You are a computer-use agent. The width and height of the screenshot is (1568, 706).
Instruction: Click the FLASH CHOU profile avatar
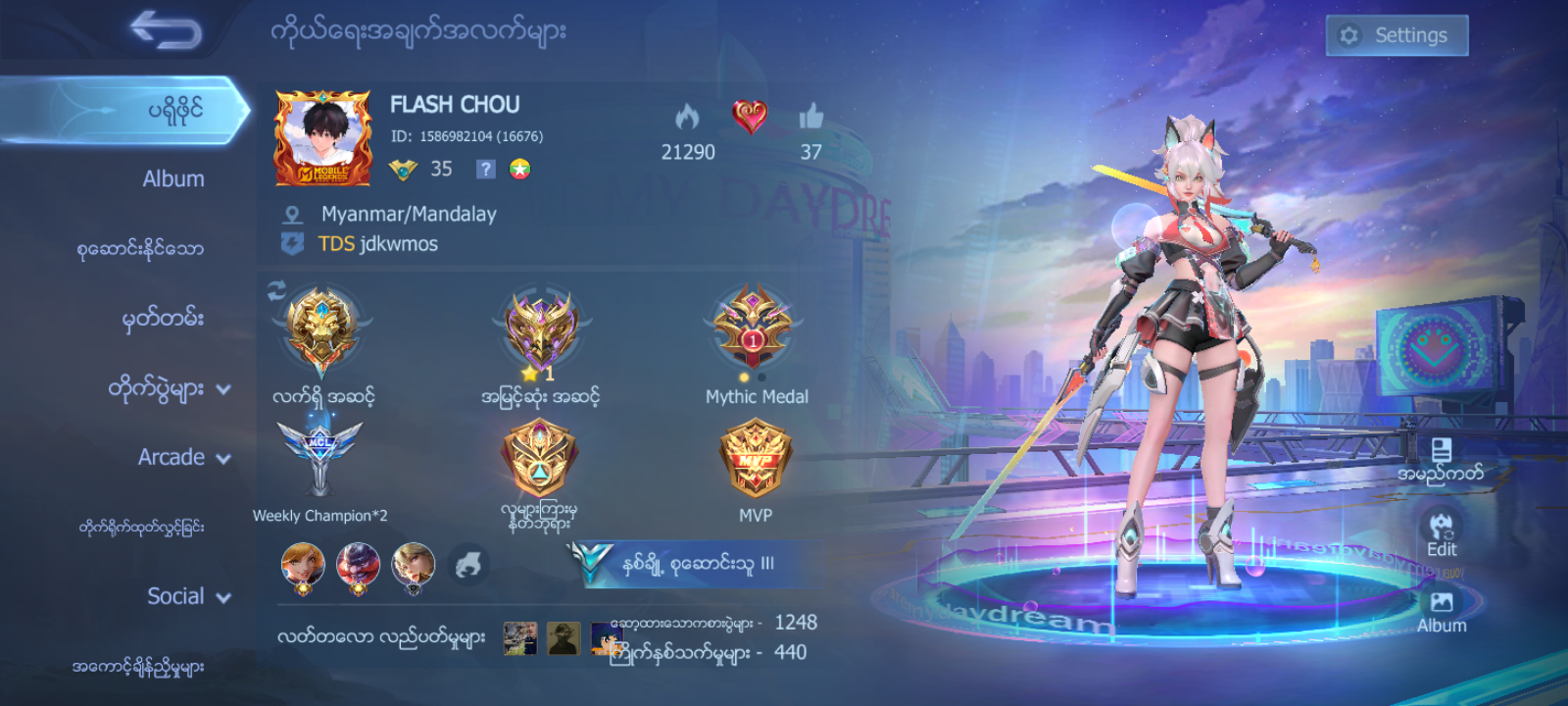pos(321,137)
